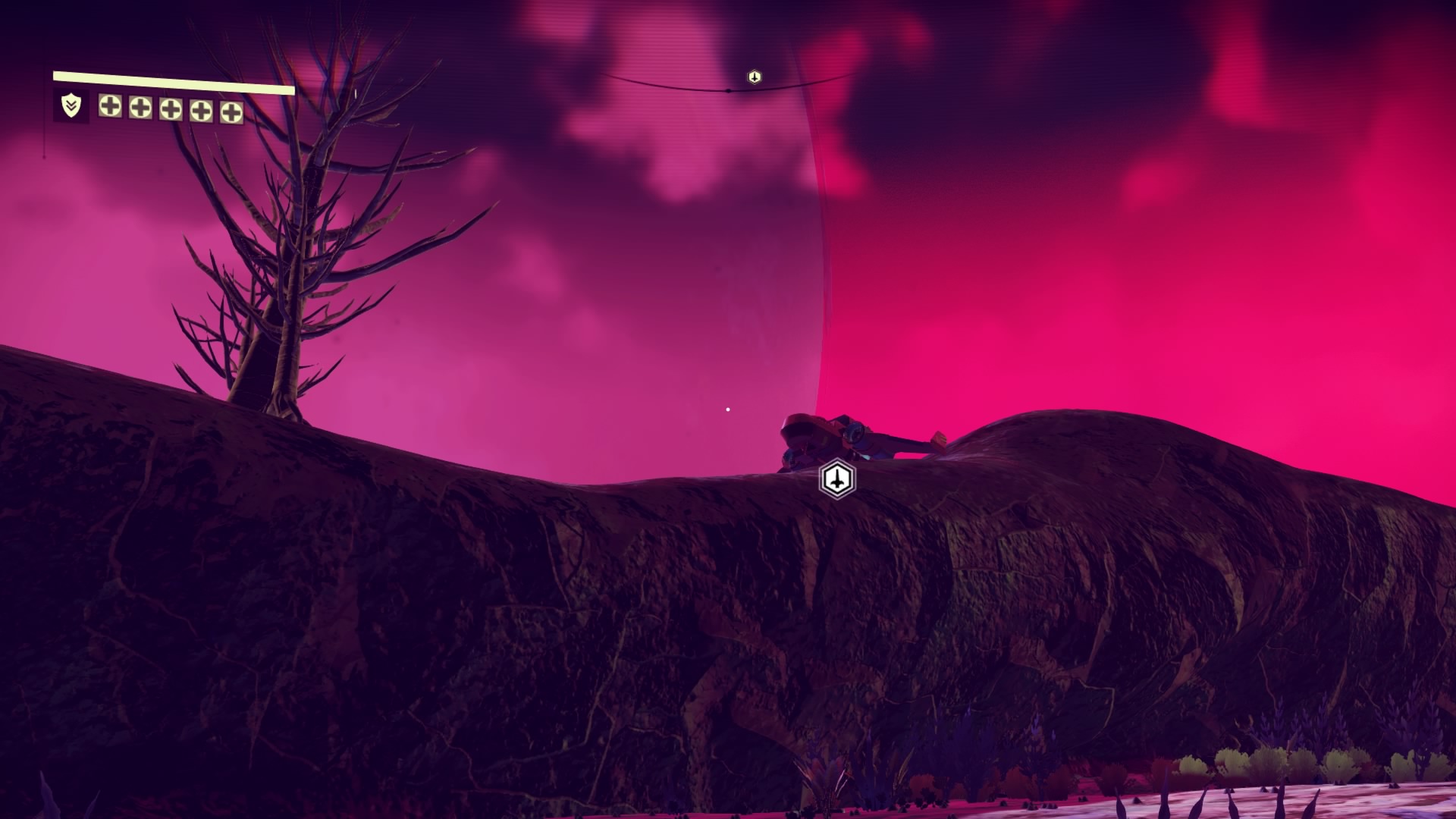The width and height of the screenshot is (1456, 819).
Task: Select the ship icon on the compass arc
Action: [x=754, y=77]
